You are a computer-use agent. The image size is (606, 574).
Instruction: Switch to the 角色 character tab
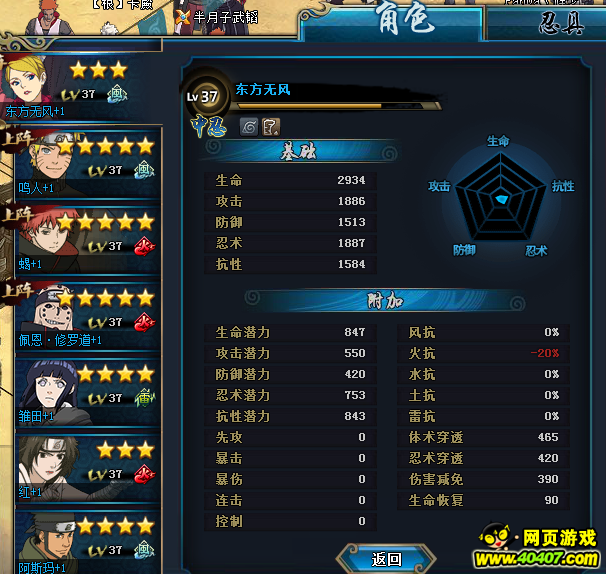402,21
